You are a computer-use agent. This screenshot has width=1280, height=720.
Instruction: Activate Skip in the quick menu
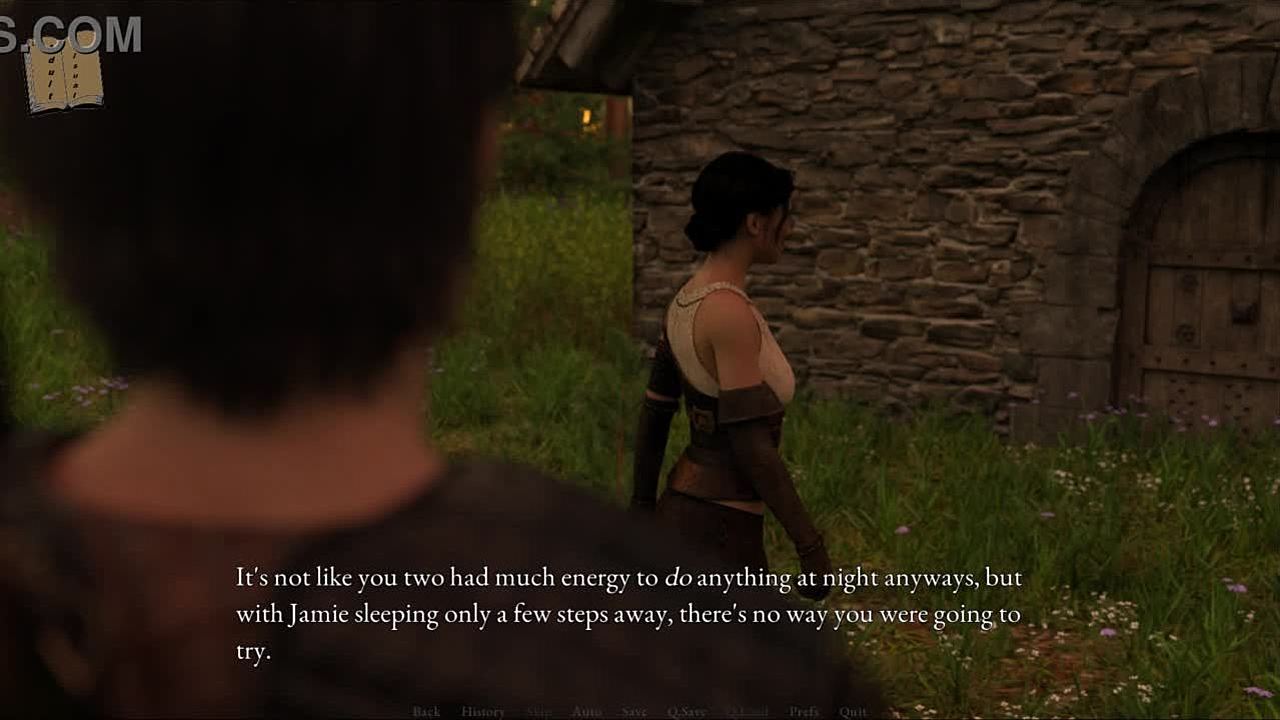click(538, 712)
